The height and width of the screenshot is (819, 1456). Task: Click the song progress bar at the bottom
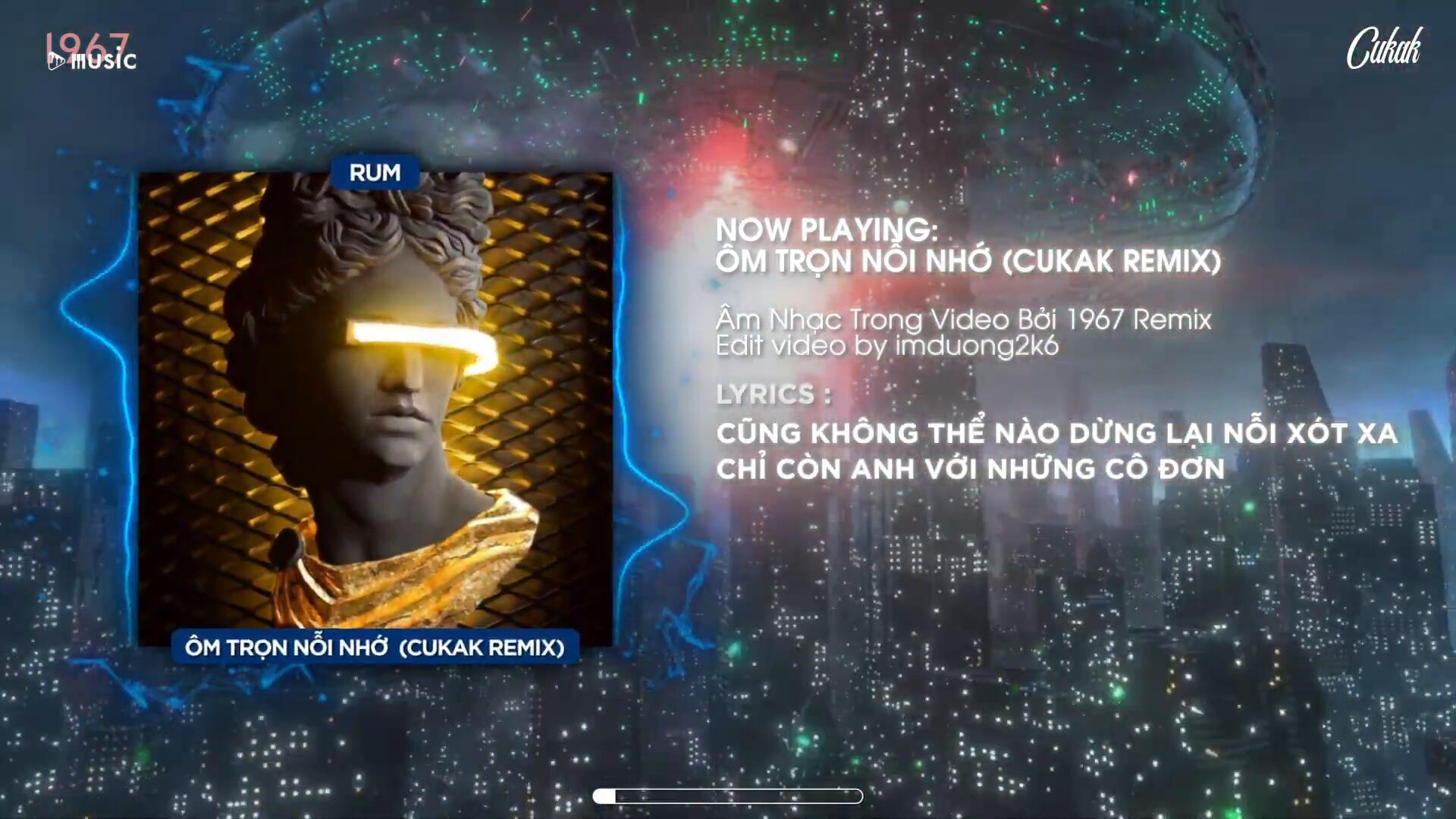[728, 796]
